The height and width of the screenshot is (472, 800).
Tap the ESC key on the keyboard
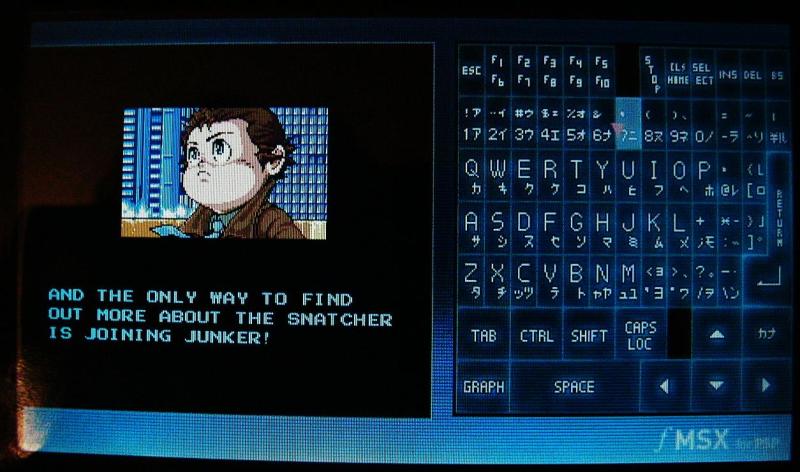(x=471, y=71)
